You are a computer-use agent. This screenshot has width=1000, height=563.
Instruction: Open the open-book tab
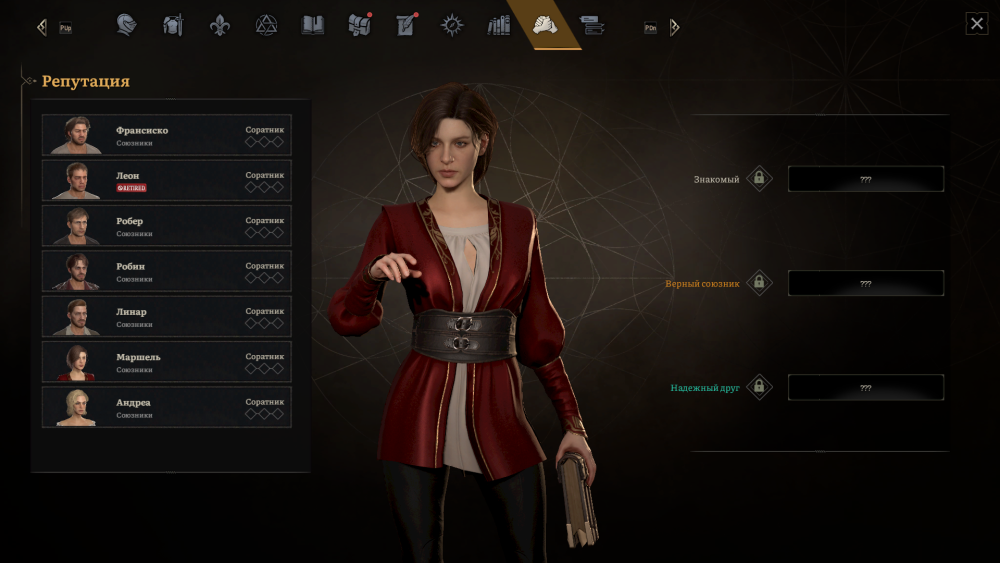[313, 25]
